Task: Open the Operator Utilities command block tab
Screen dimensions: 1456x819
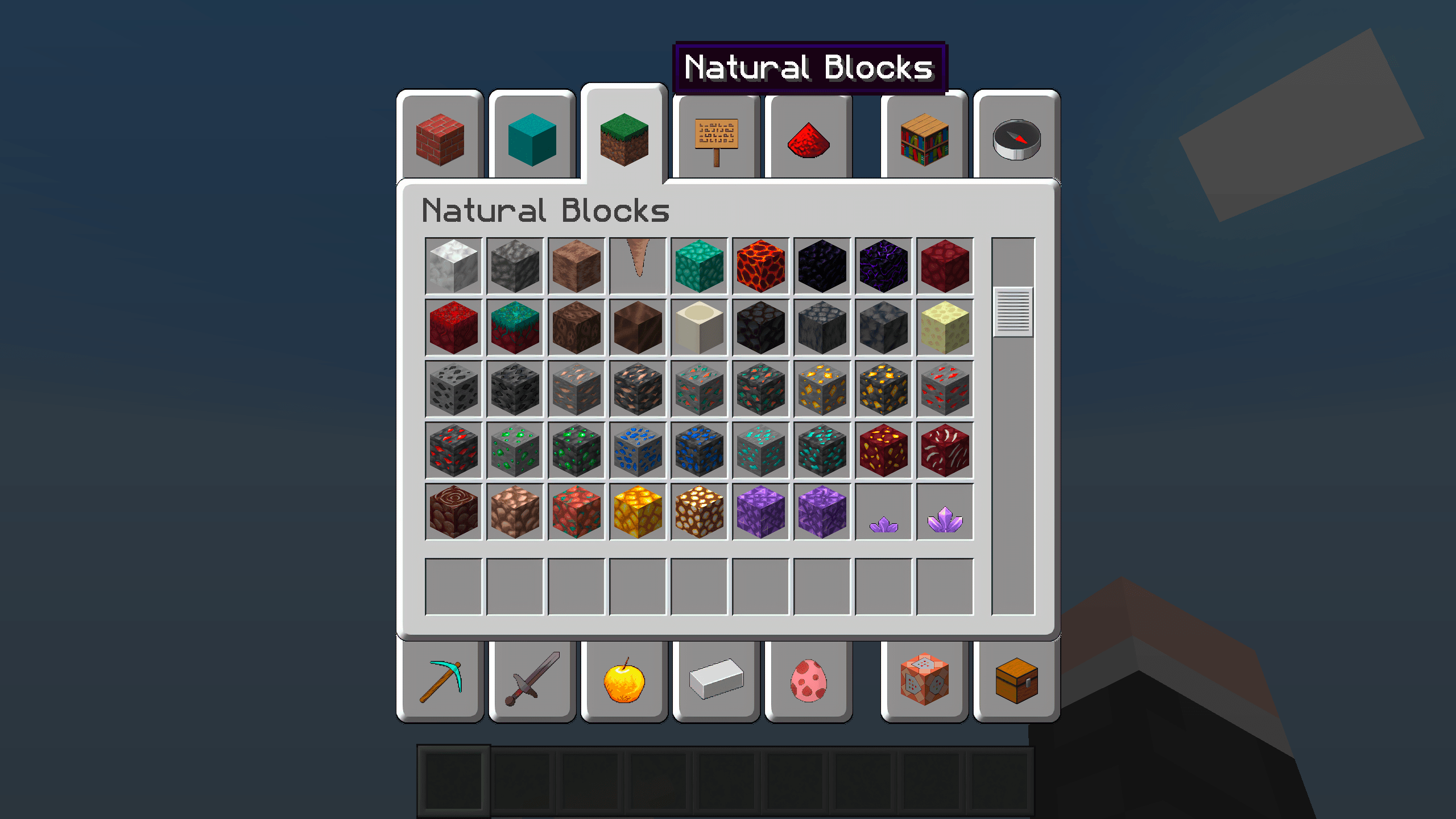Action: 924,682
